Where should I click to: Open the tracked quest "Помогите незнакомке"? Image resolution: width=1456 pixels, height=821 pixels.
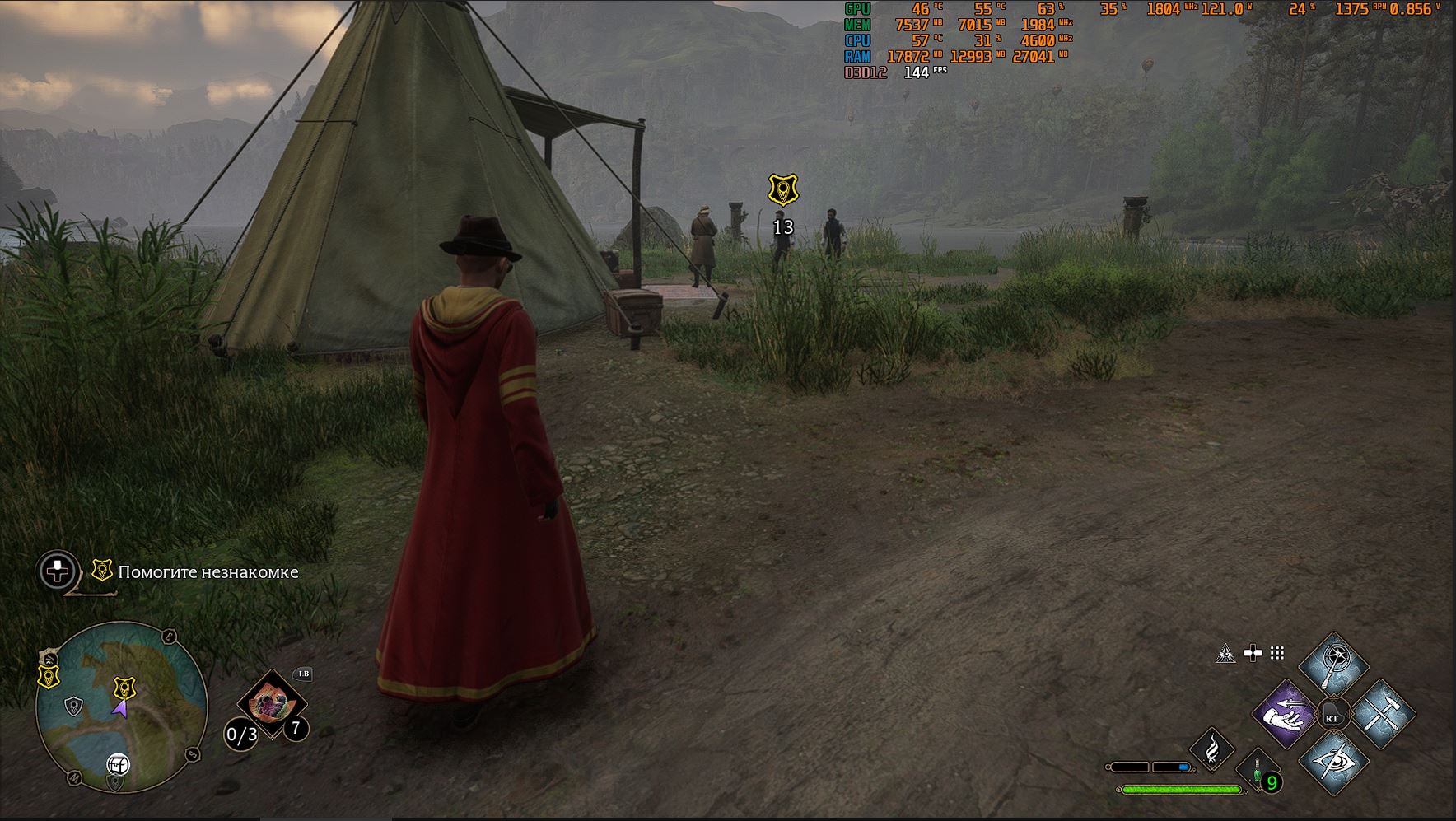pos(208,572)
